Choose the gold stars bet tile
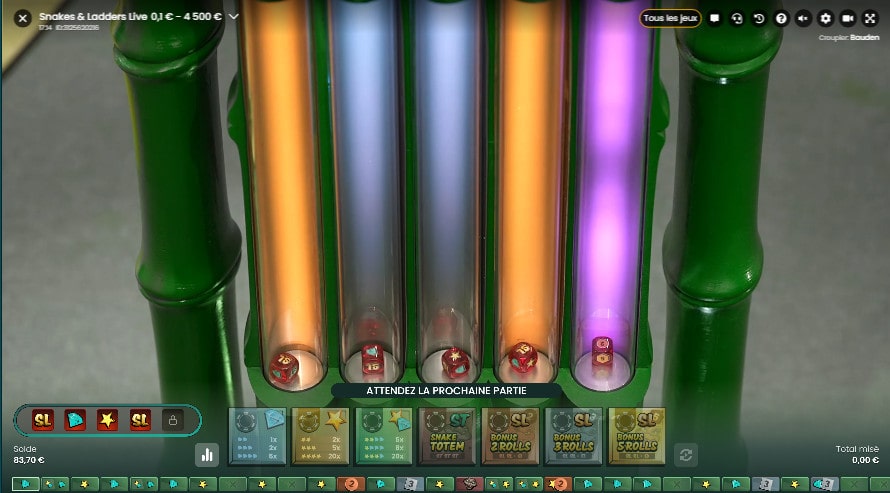890x493 pixels. (320, 436)
